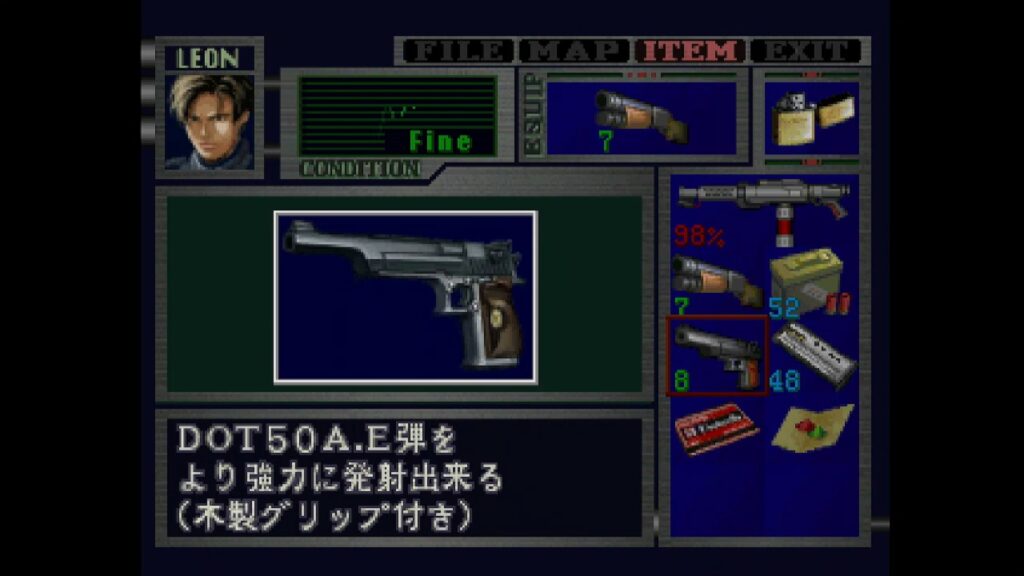Select the ITEM tab
Viewport: 1024px width, 576px height.
[692, 50]
